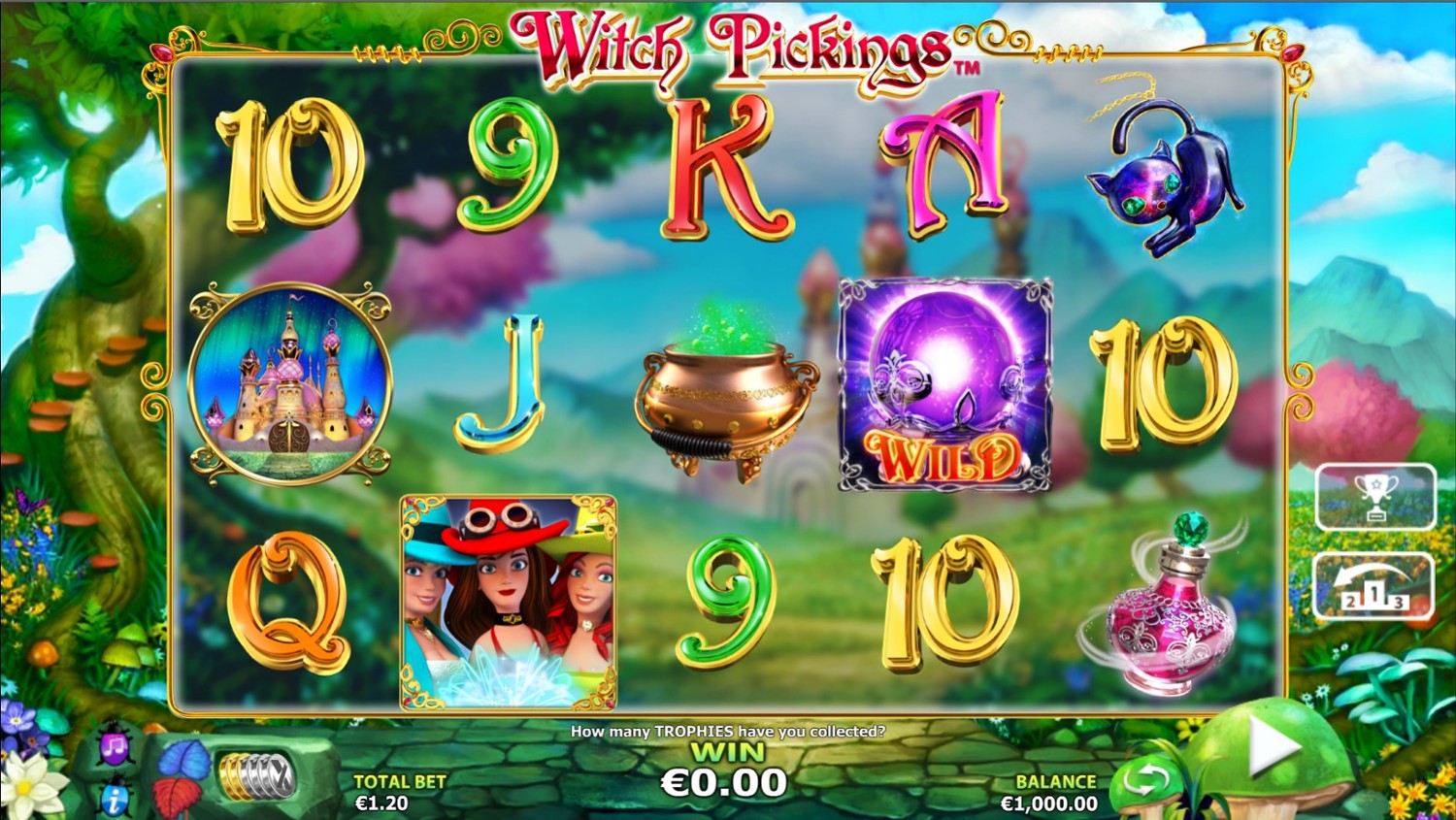Viewport: 1456px width, 820px height.
Task: Open game info via the blue beetle
Action: click(115, 798)
